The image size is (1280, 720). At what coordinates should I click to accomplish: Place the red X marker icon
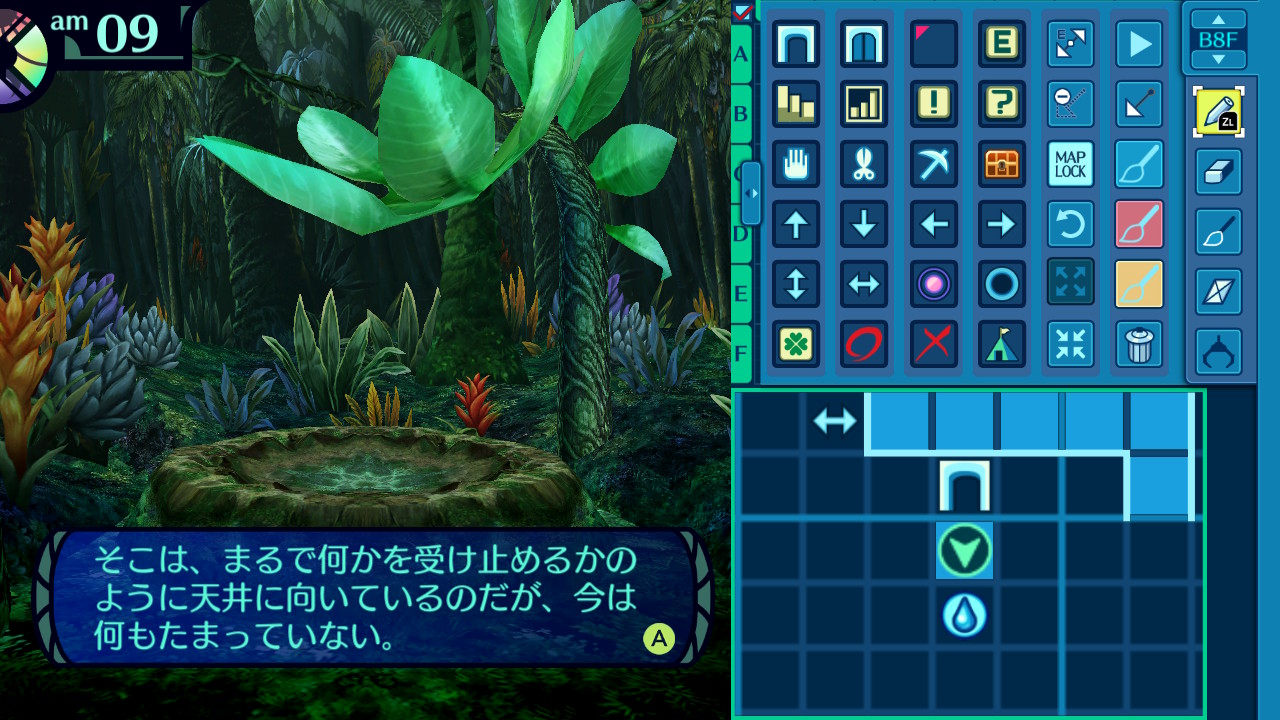click(934, 344)
